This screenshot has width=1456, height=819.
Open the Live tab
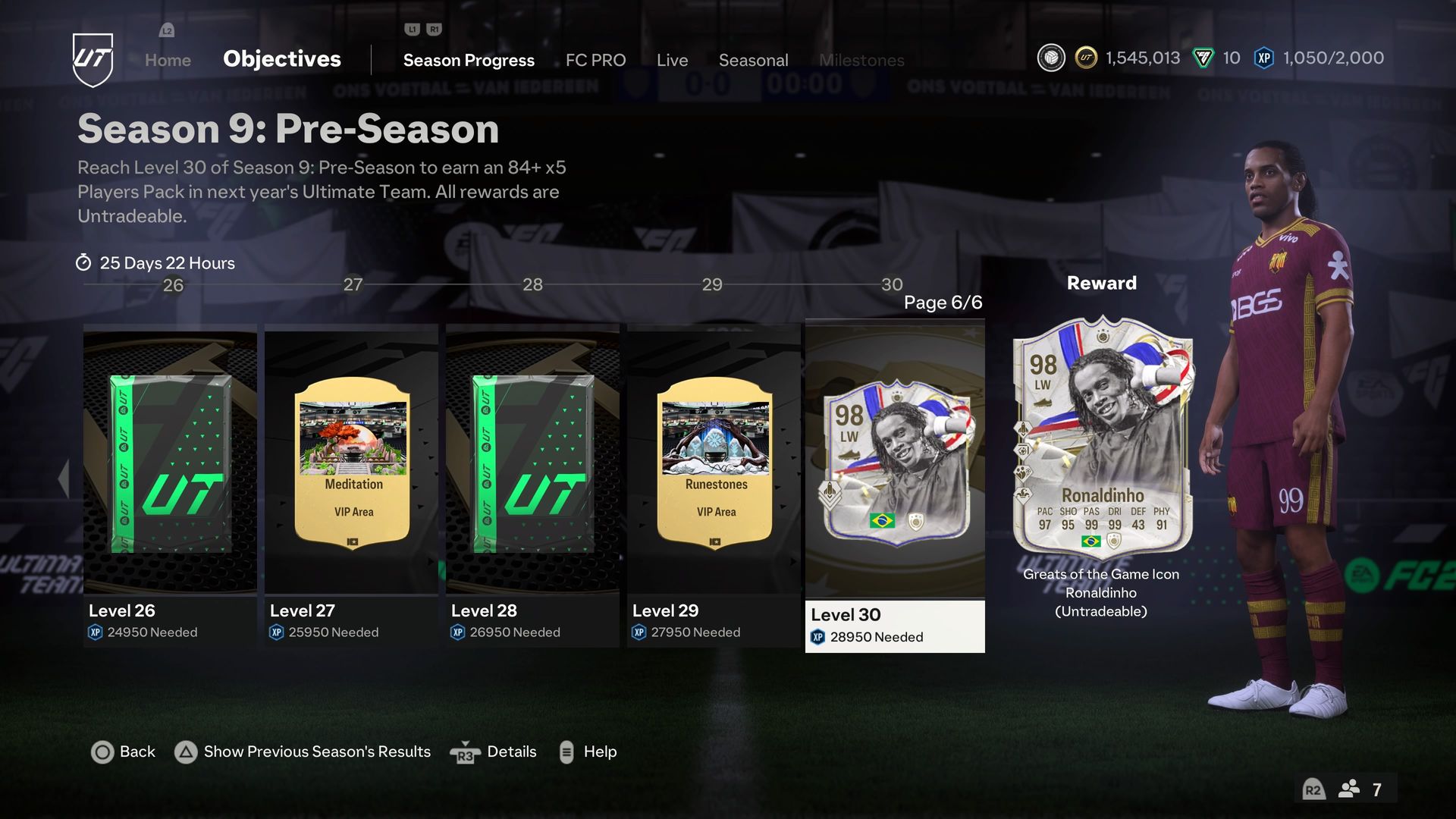point(672,60)
